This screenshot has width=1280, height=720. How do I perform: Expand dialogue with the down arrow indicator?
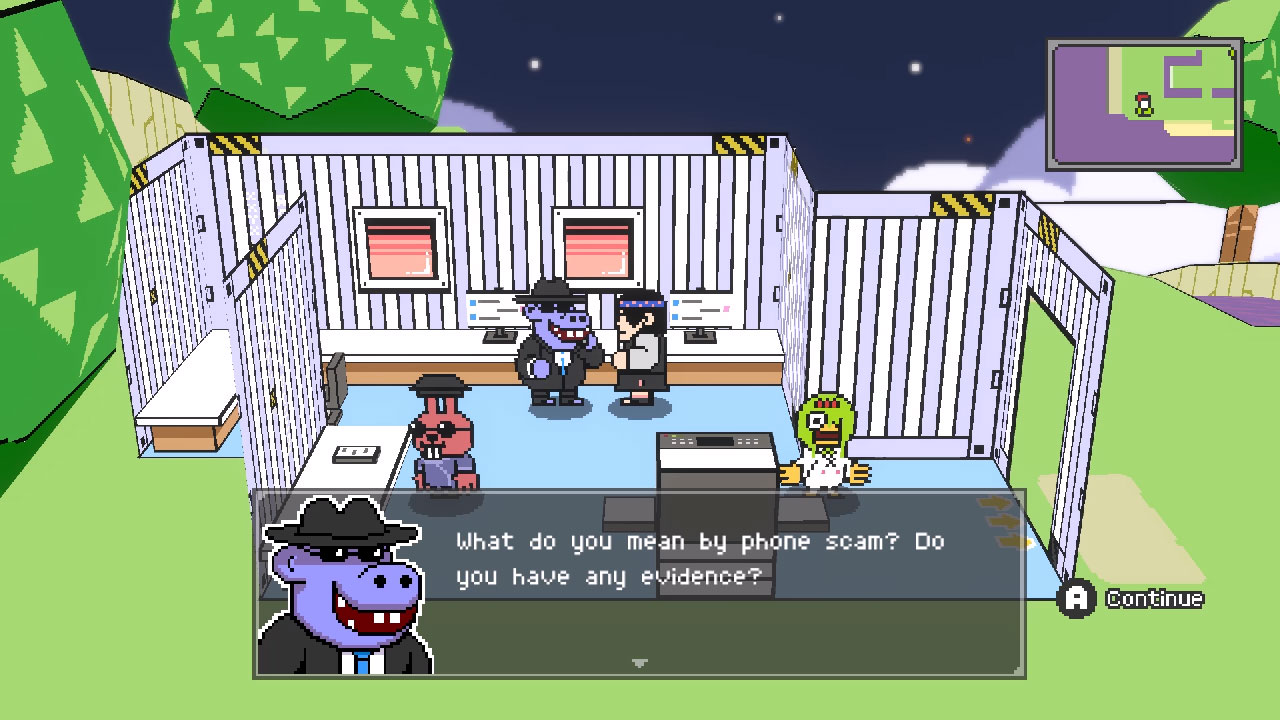pos(638,661)
